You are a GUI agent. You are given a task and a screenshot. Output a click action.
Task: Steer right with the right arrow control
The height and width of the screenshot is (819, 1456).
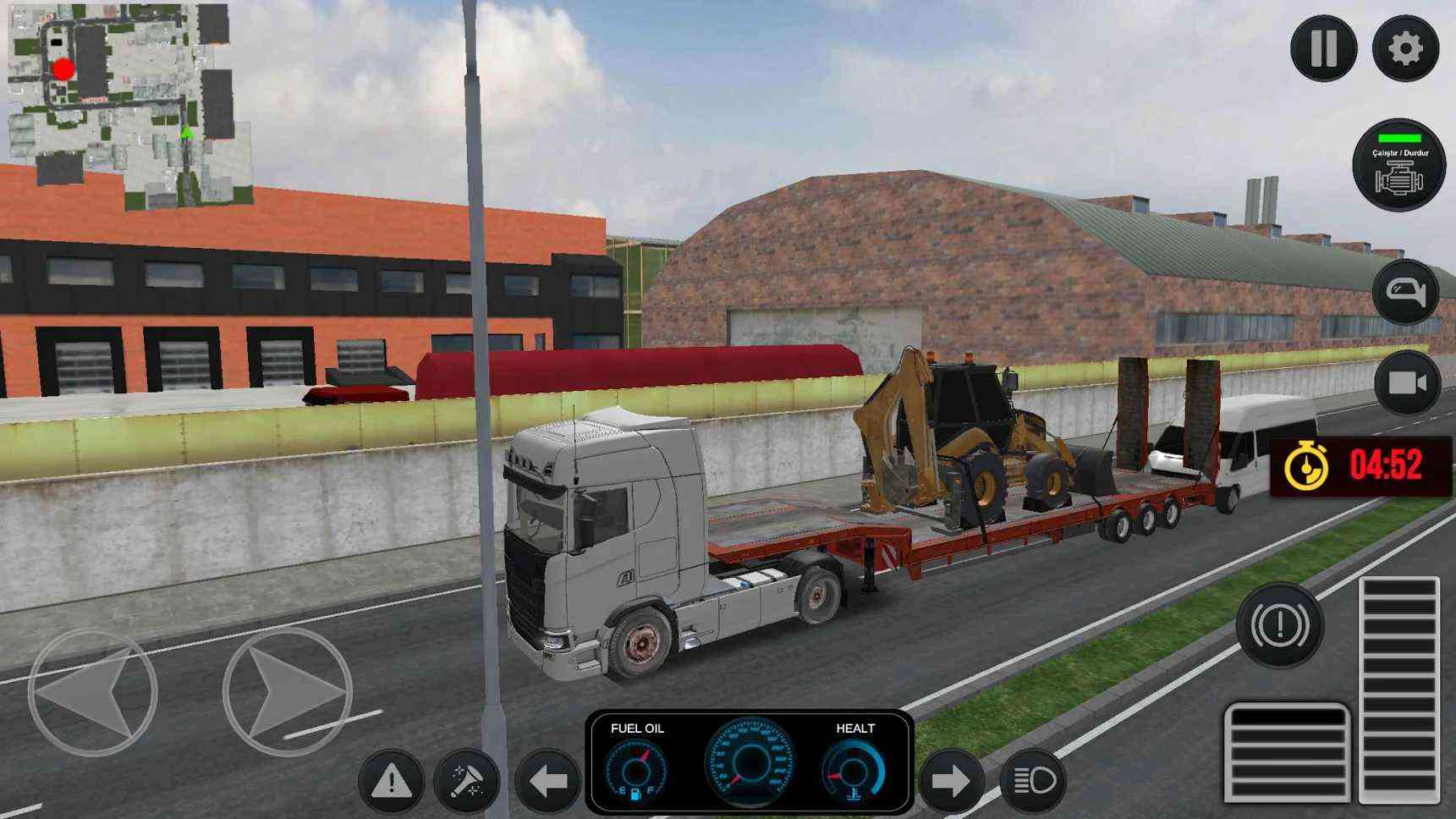point(288,692)
